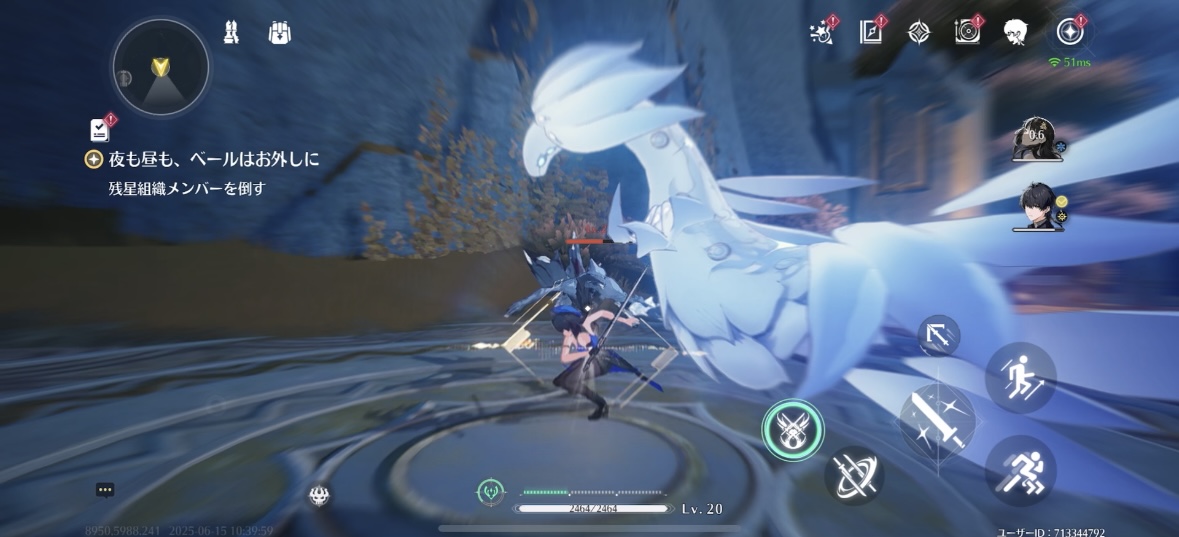Open the character head profile icon
1179x537 pixels.
click(1016, 32)
